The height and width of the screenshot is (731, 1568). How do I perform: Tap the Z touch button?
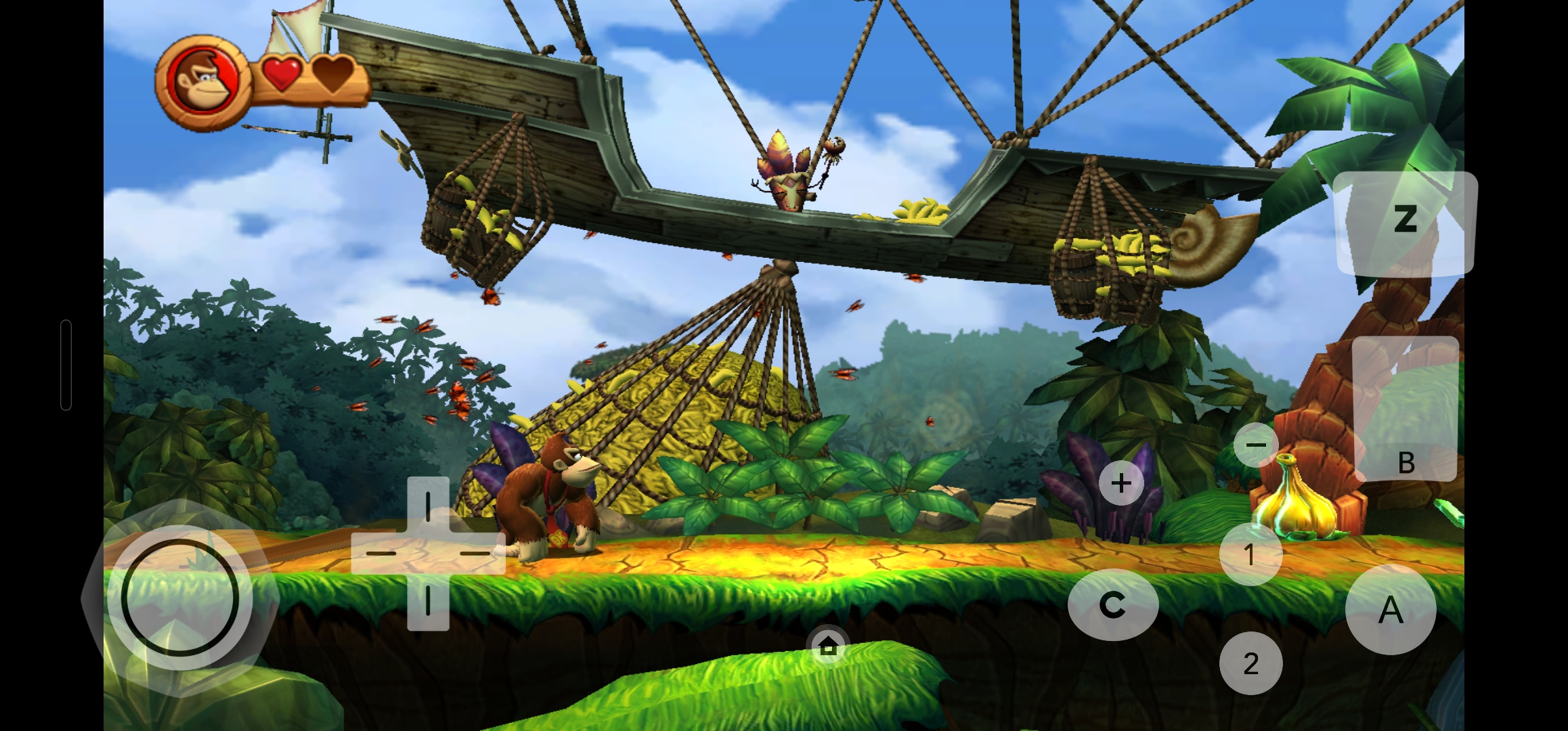pyautogui.click(x=1406, y=221)
